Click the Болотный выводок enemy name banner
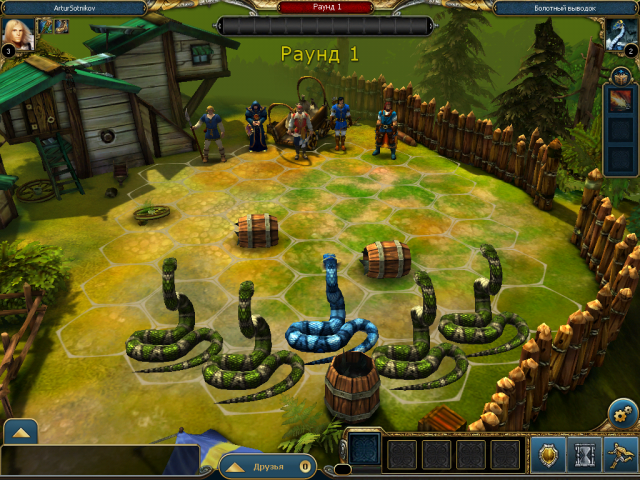This screenshot has width=640, height=480. coord(567,7)
